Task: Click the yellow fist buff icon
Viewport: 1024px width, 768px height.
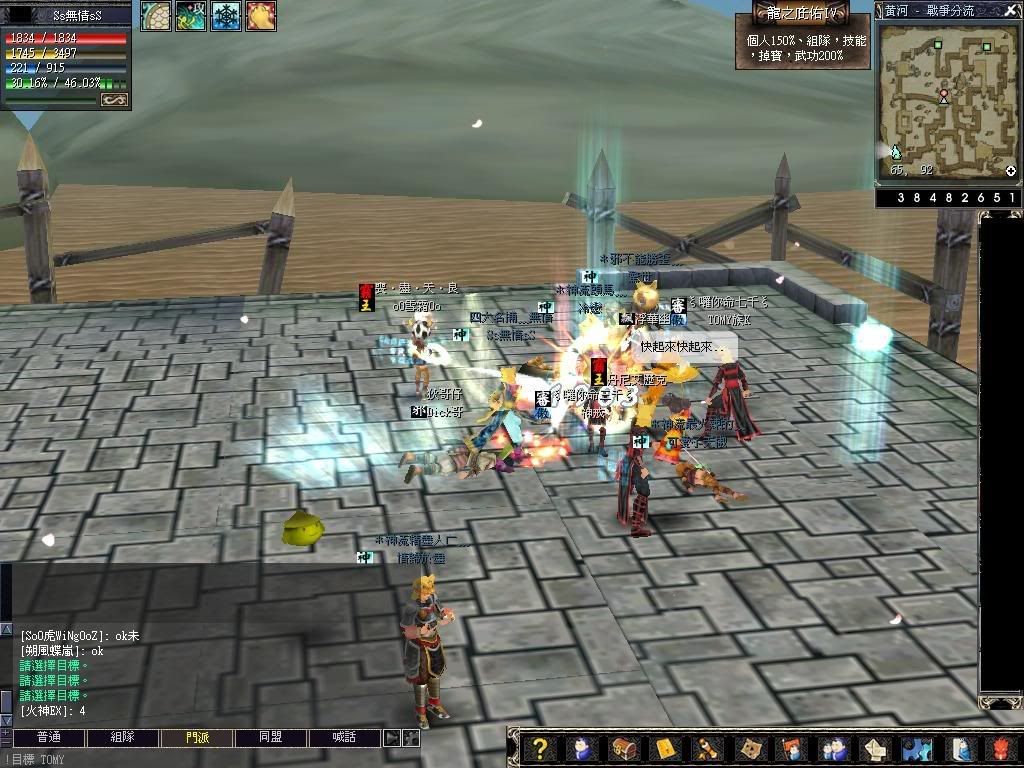Action: pyautogui.click(x=260, y=16)
